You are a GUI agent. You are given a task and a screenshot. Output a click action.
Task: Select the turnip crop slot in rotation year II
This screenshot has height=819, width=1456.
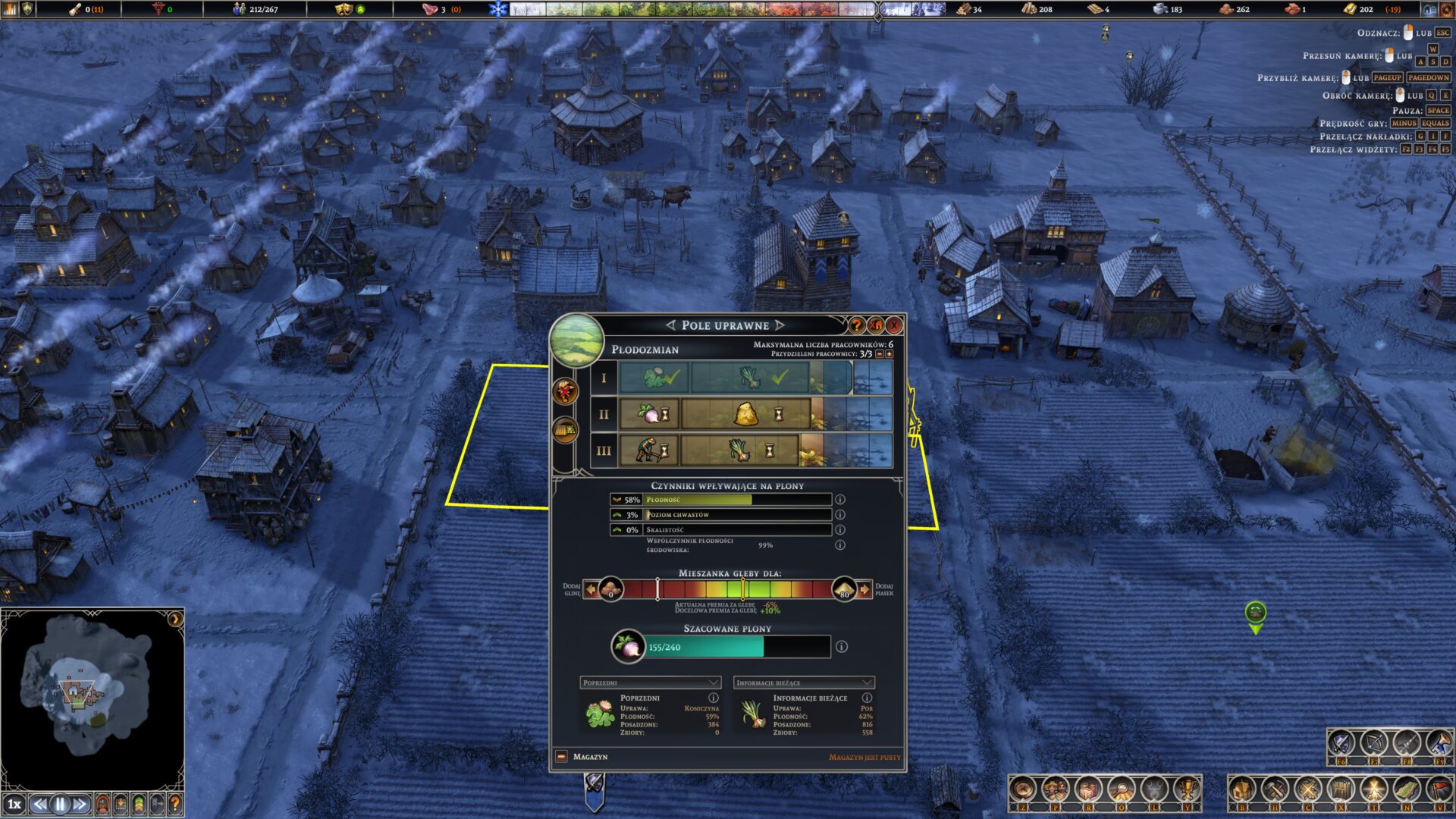649,414
